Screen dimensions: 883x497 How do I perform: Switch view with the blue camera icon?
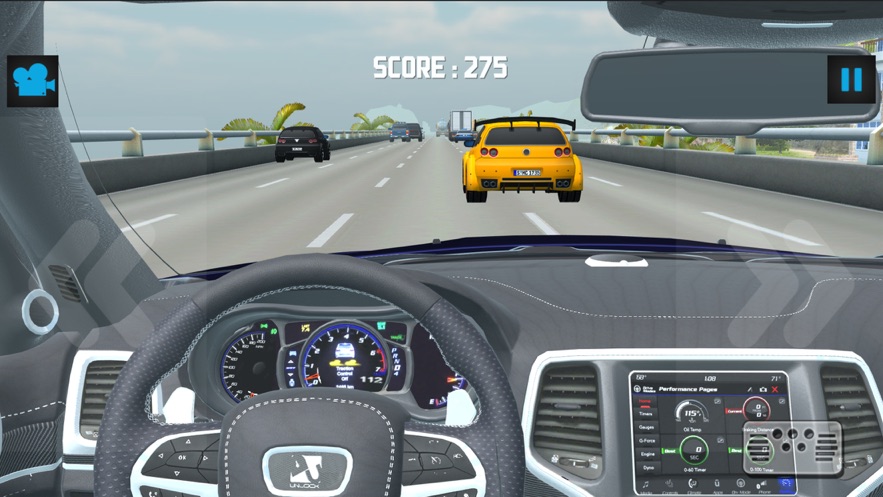33,81
